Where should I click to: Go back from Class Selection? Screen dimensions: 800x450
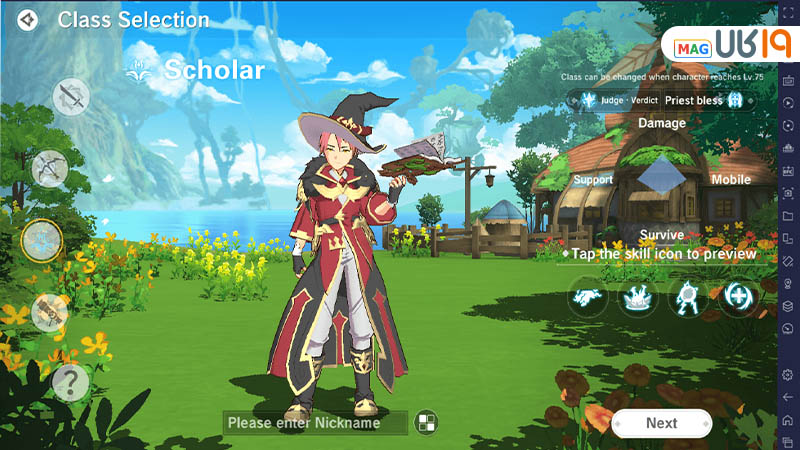pyautogui.click(x=28, y=20)
